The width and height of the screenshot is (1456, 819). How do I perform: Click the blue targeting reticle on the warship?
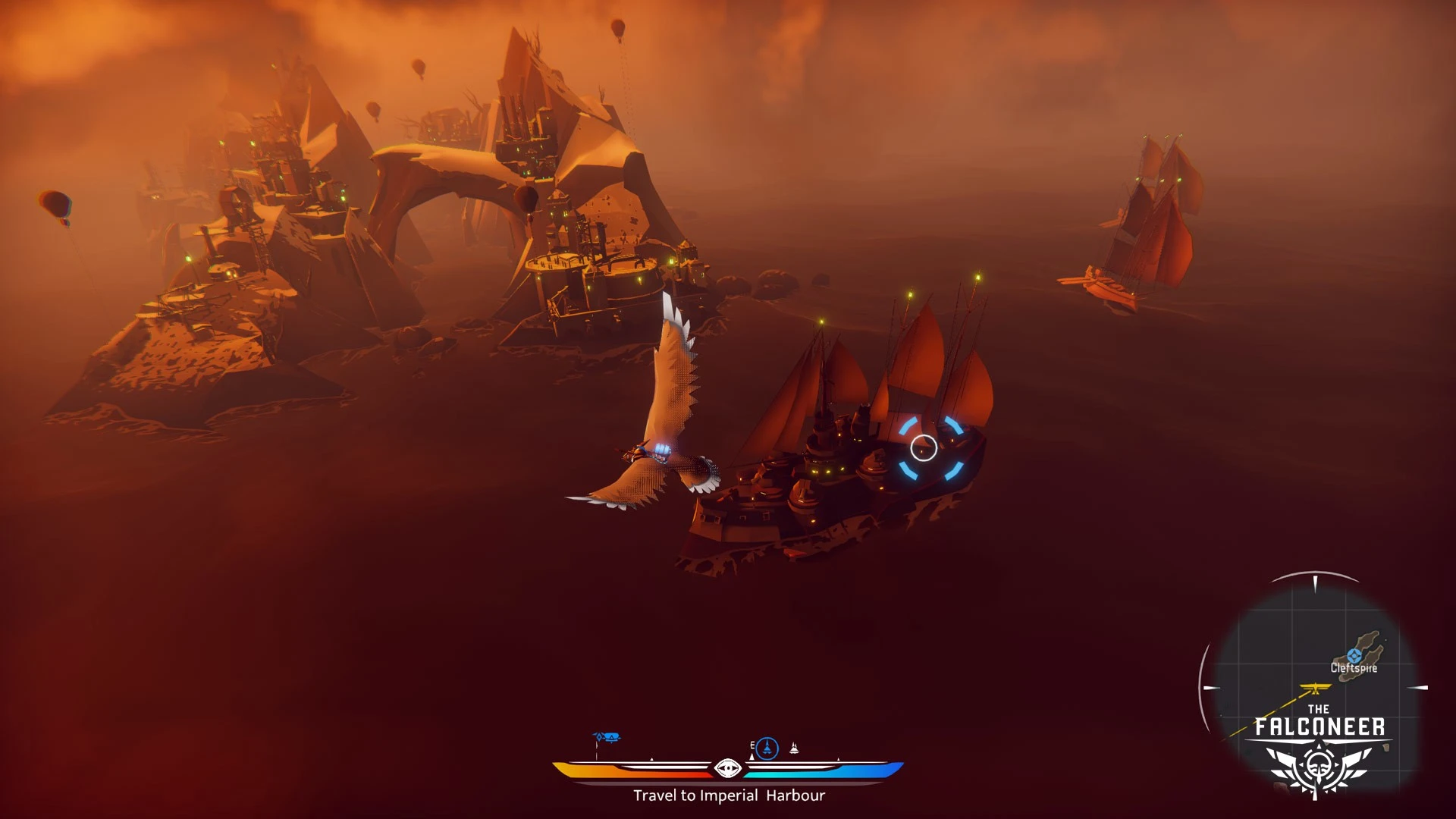coord(924,448)
